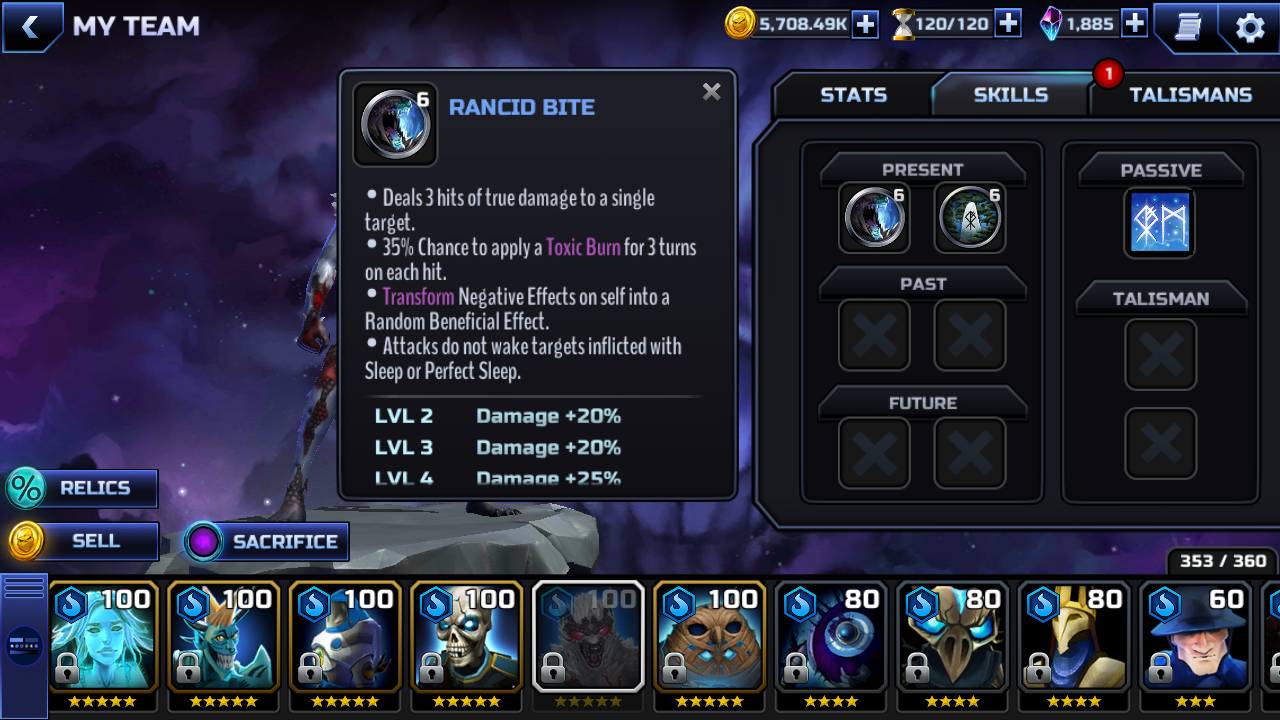Switch to the Stats tab

(853, 95)
